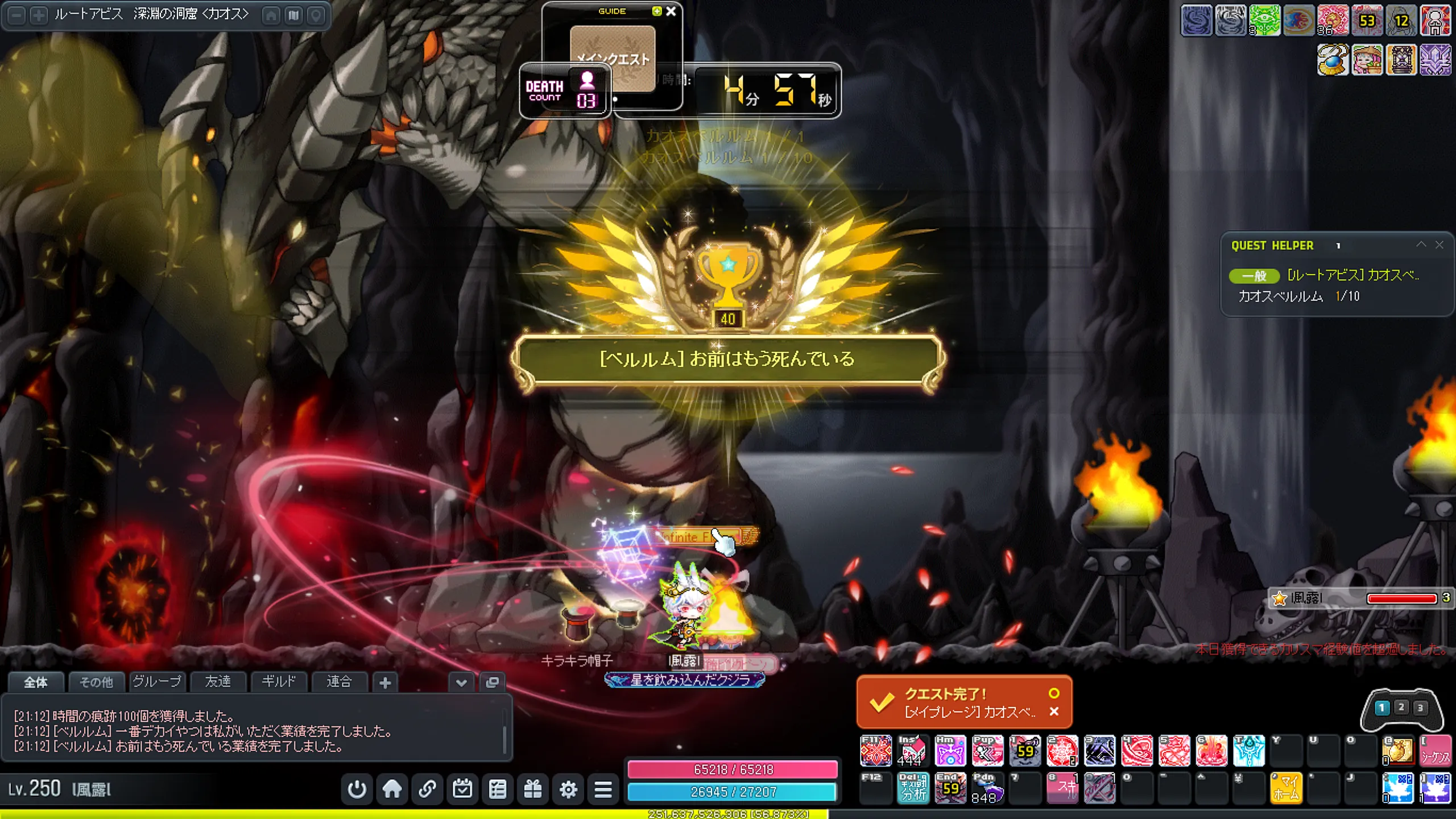
Task: Select the グループ chat tab
Action: click(x=157, y=681)
